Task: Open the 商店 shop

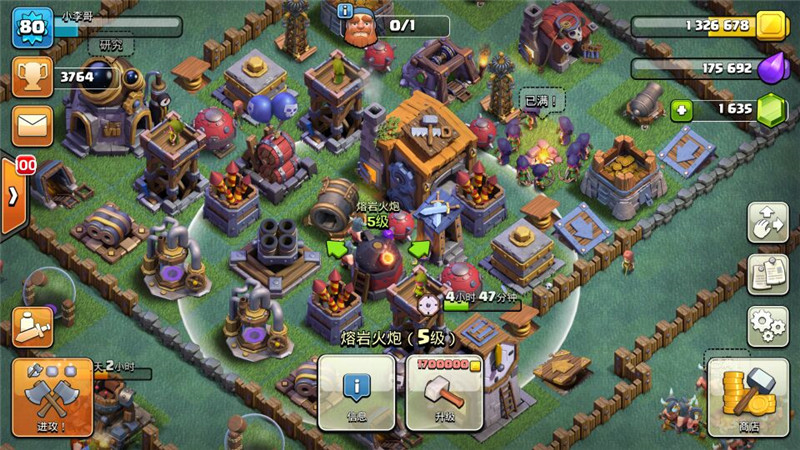Action: 747,397
